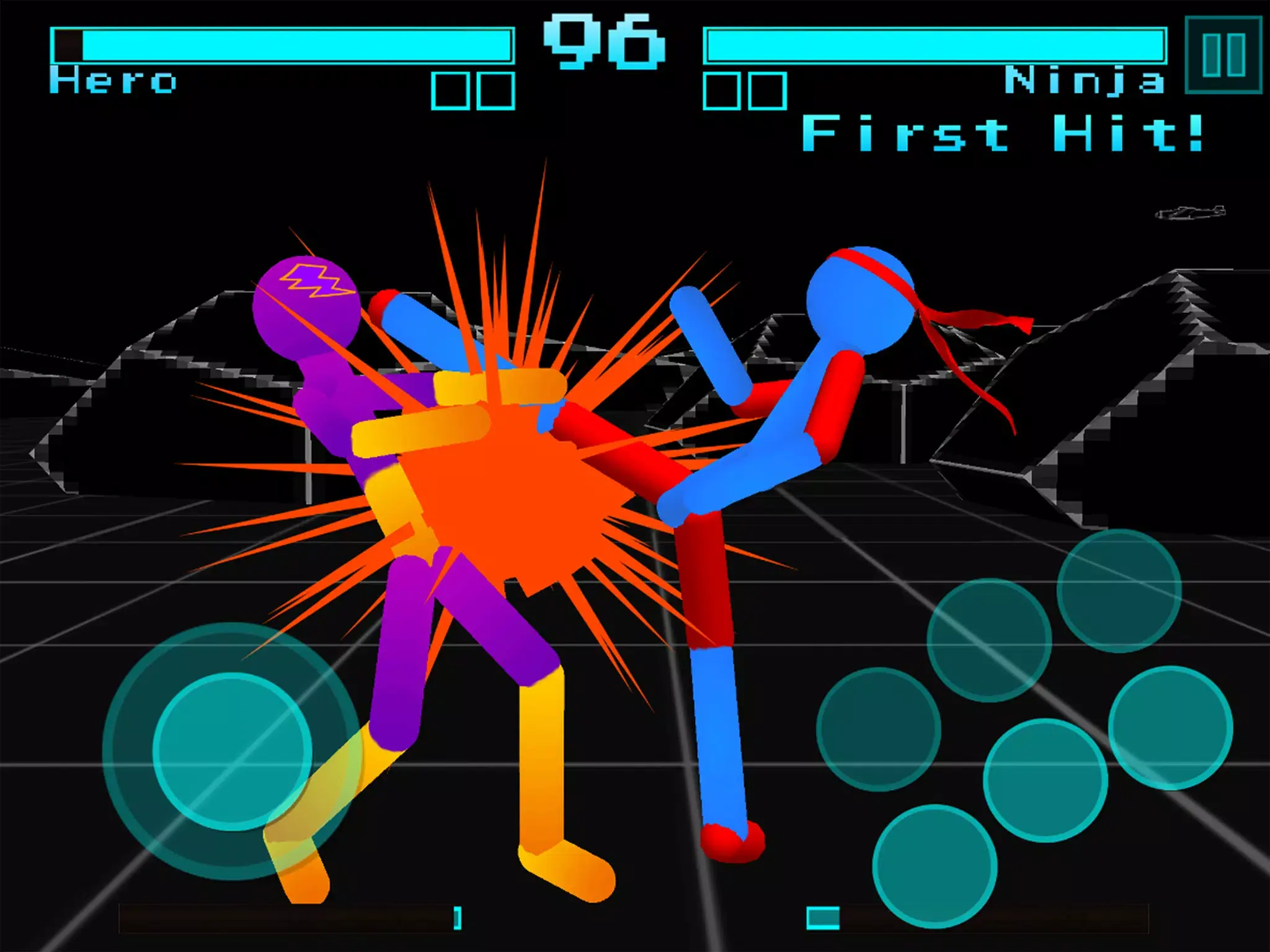The image size is (1270, 952).
Task: Tap the leftmost teal action button
Action: pyautogui.click(x=878, y=729)
